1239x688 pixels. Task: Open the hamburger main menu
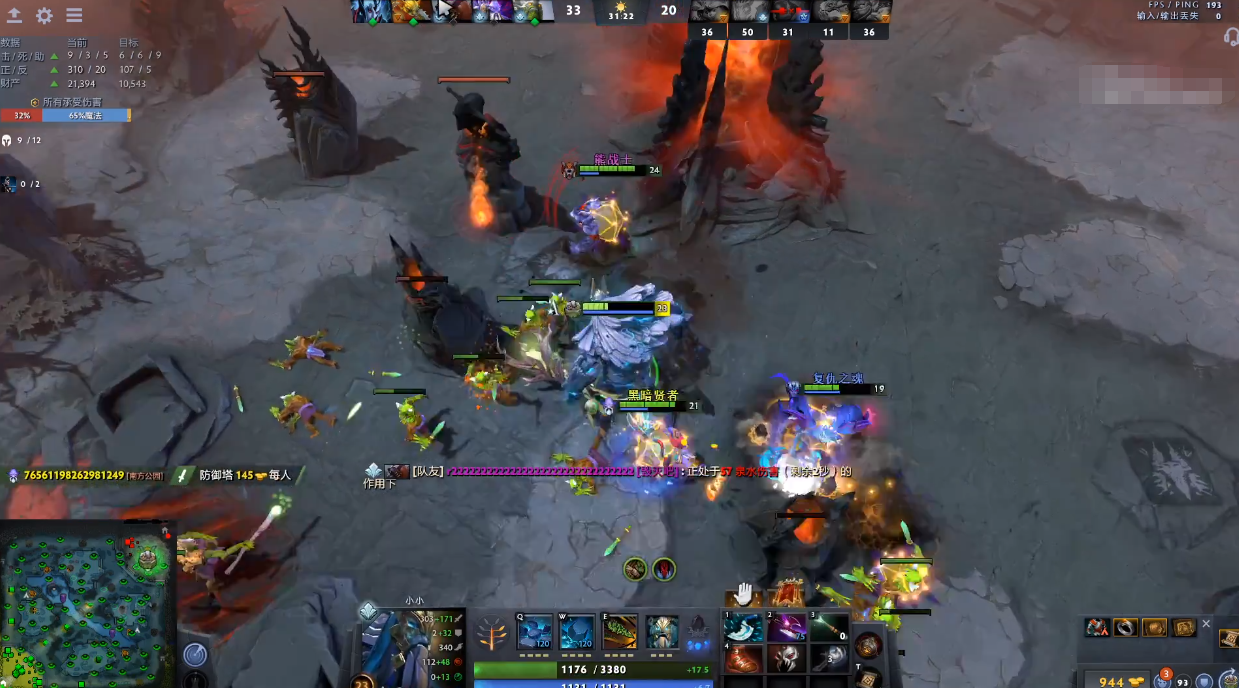(74, 16)
